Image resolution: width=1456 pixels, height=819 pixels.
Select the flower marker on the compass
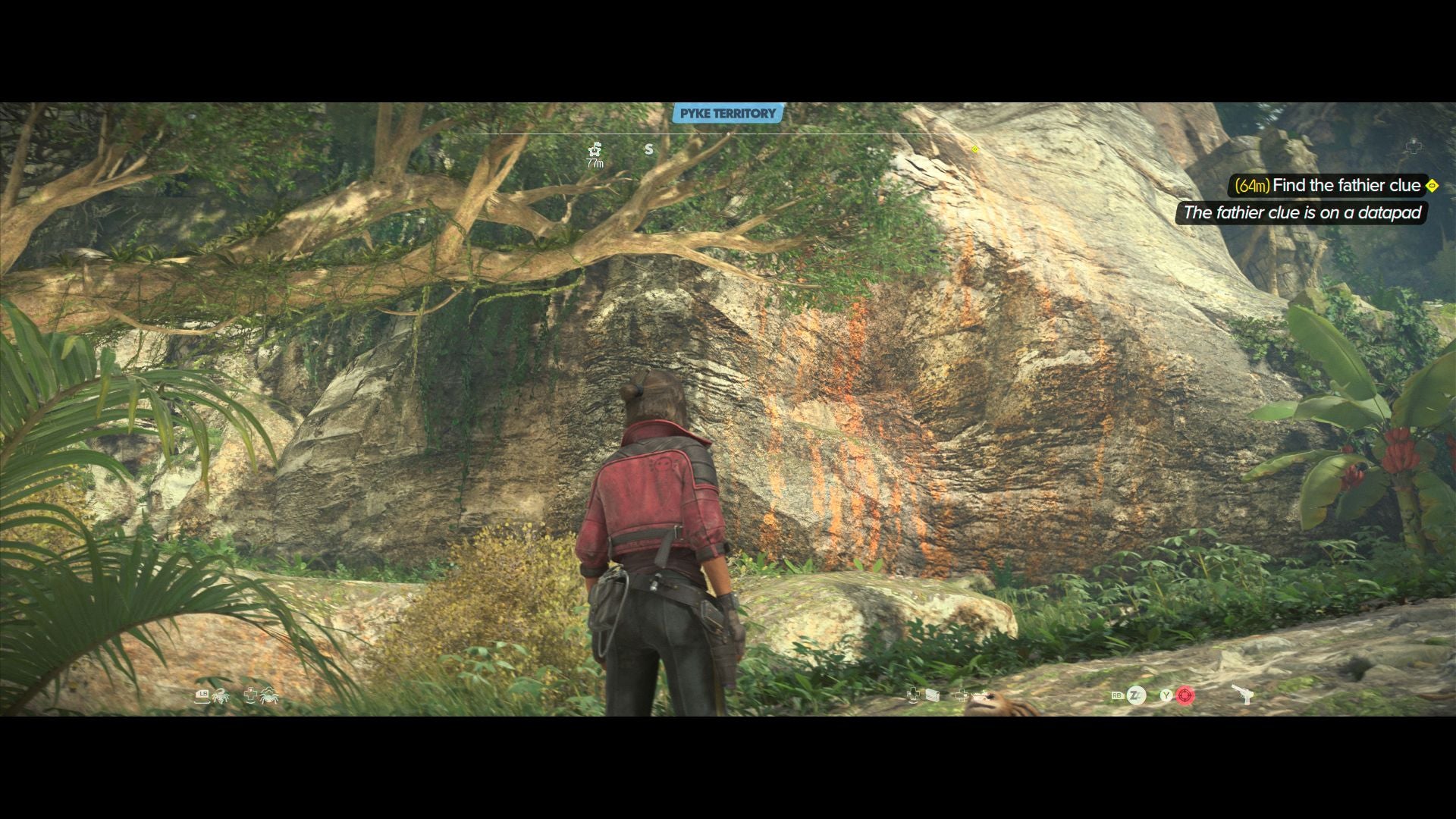(x=595, y=149)
